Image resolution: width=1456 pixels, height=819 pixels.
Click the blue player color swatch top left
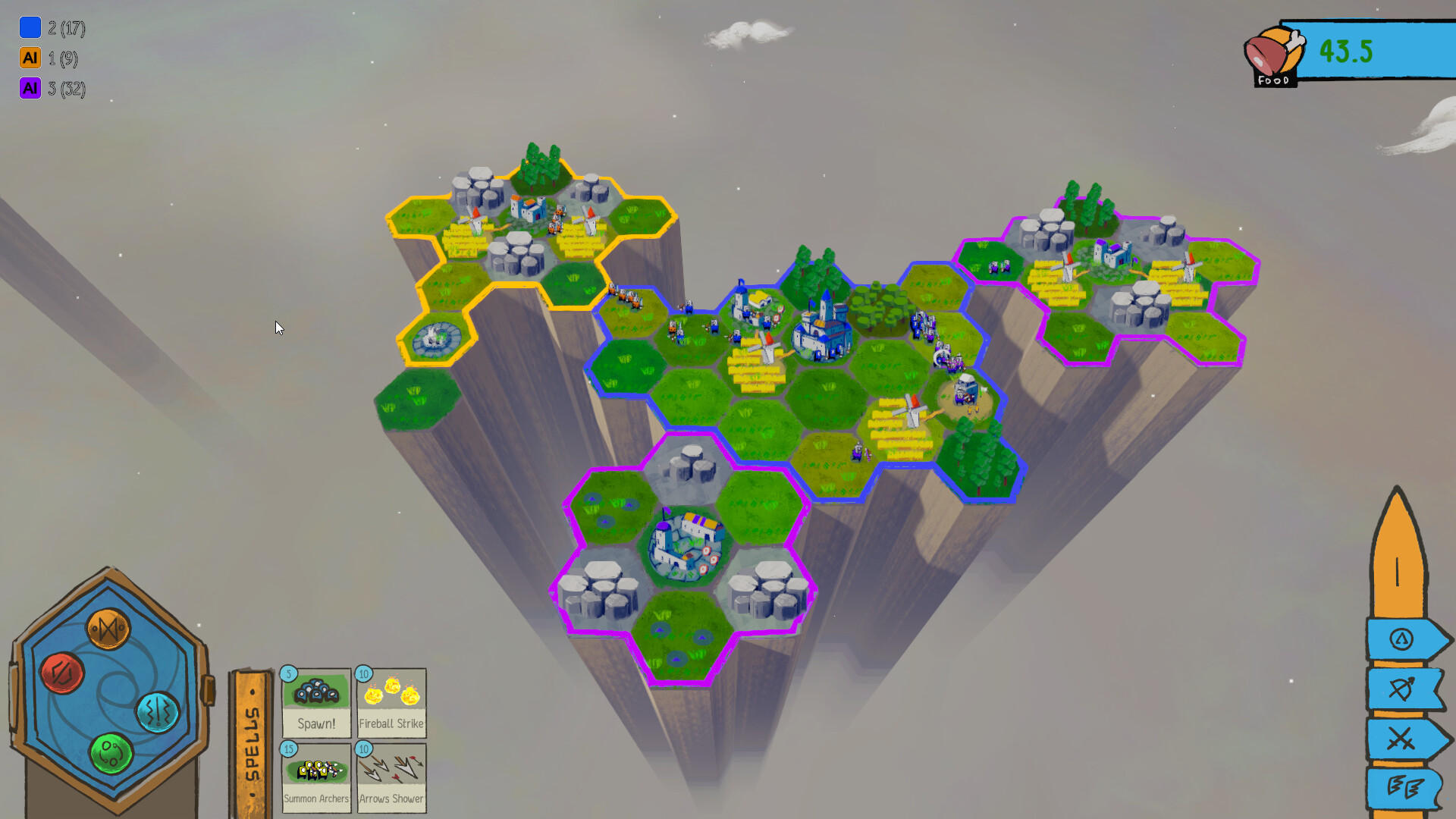point(30,27)
